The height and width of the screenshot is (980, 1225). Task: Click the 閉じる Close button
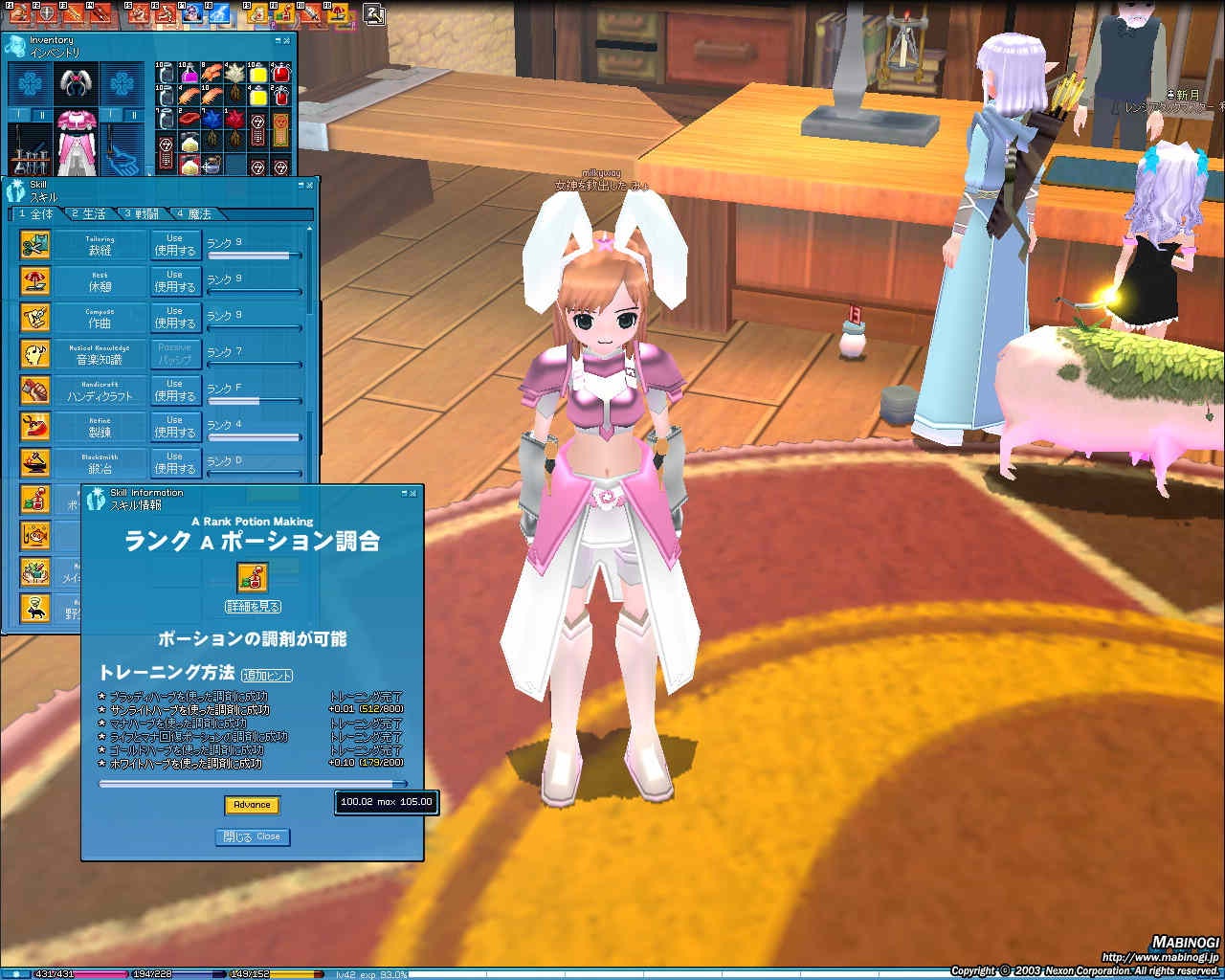coord(253,836)
